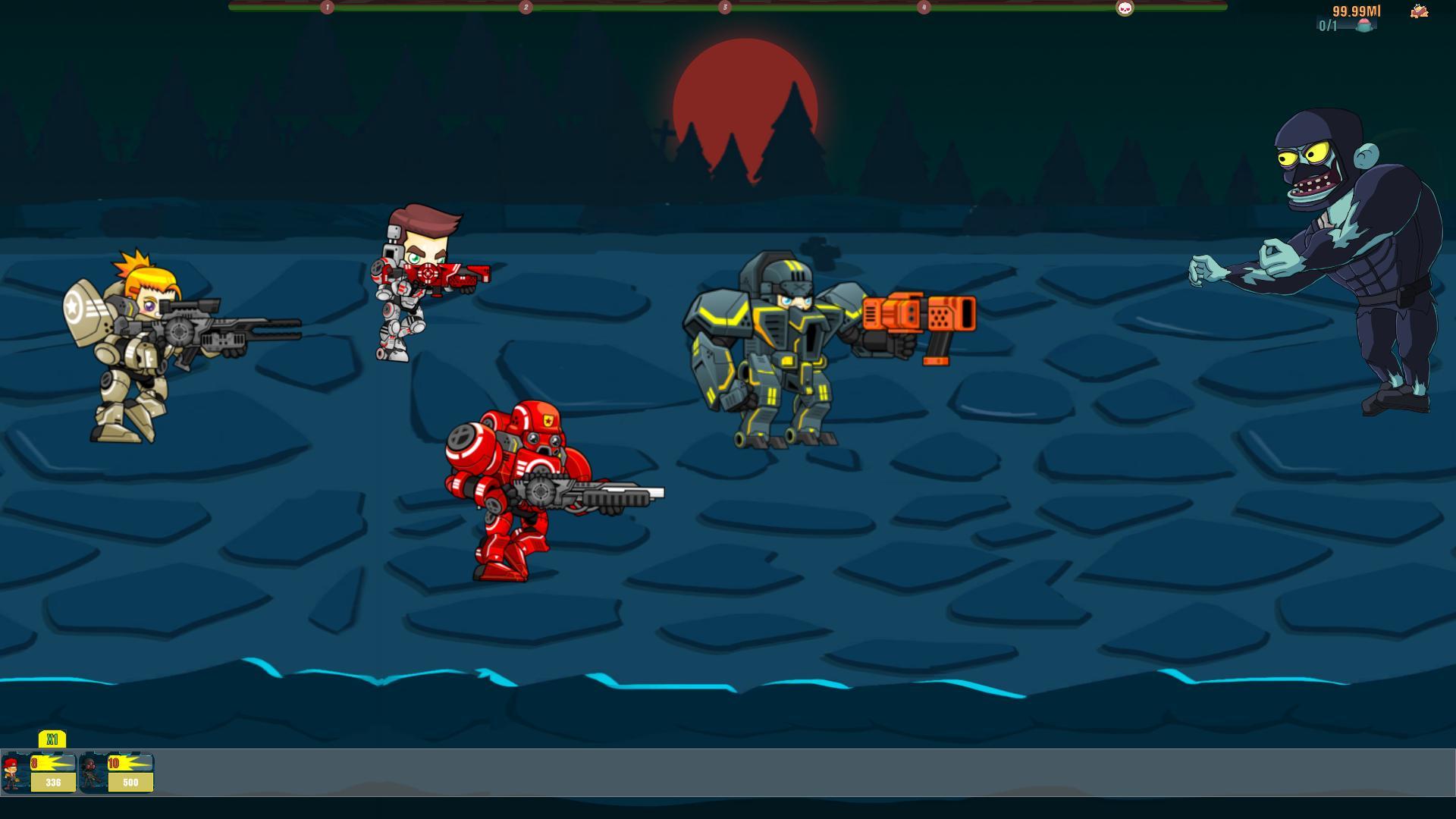Select wave marker 3 on the progress bar

(724, 8)
